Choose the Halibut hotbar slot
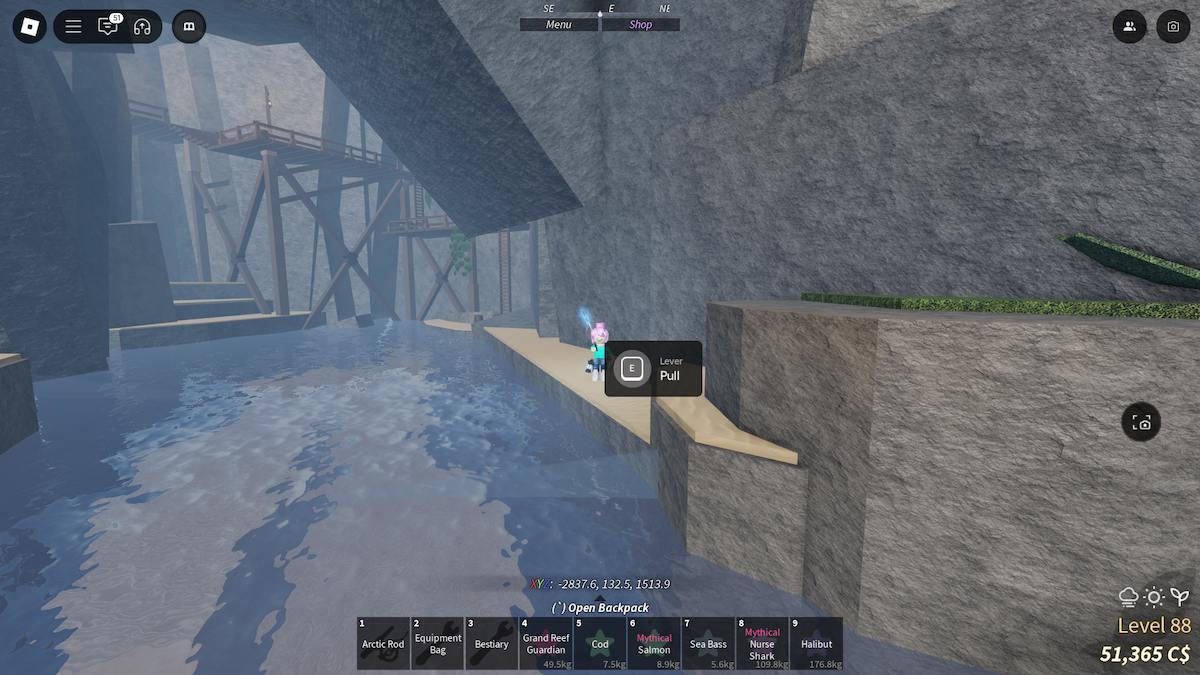The image size is (1200, 675). 816,643
